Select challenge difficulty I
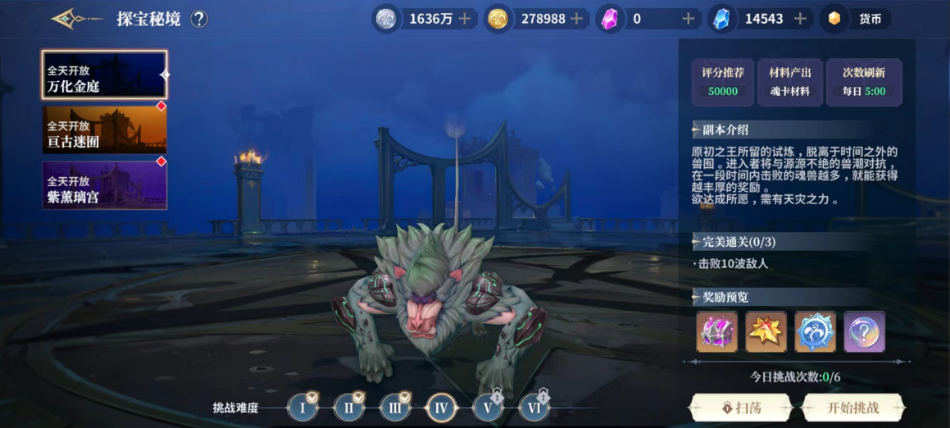Image resolution: width=950 pixels, height=428 pixels. click(x=303, y=407)
